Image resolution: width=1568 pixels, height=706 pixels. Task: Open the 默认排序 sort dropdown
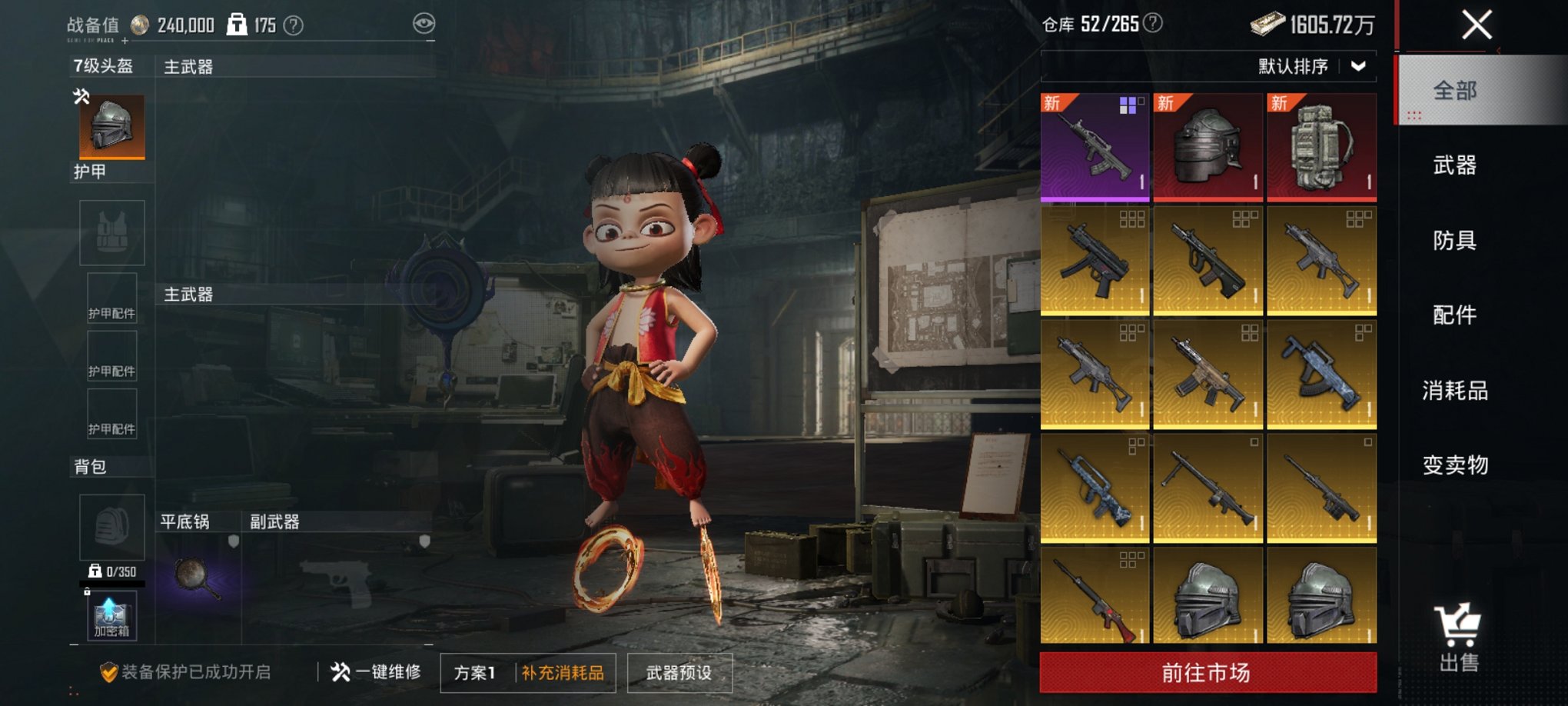pyautogui.click(x=1312, y=66)
